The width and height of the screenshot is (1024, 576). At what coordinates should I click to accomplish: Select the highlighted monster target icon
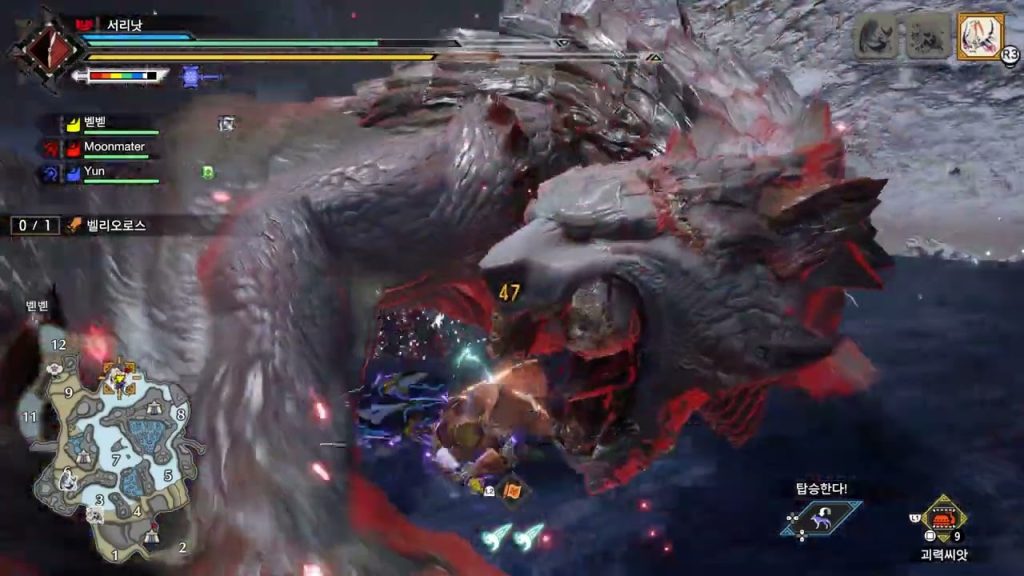click(x=980, y=37)
